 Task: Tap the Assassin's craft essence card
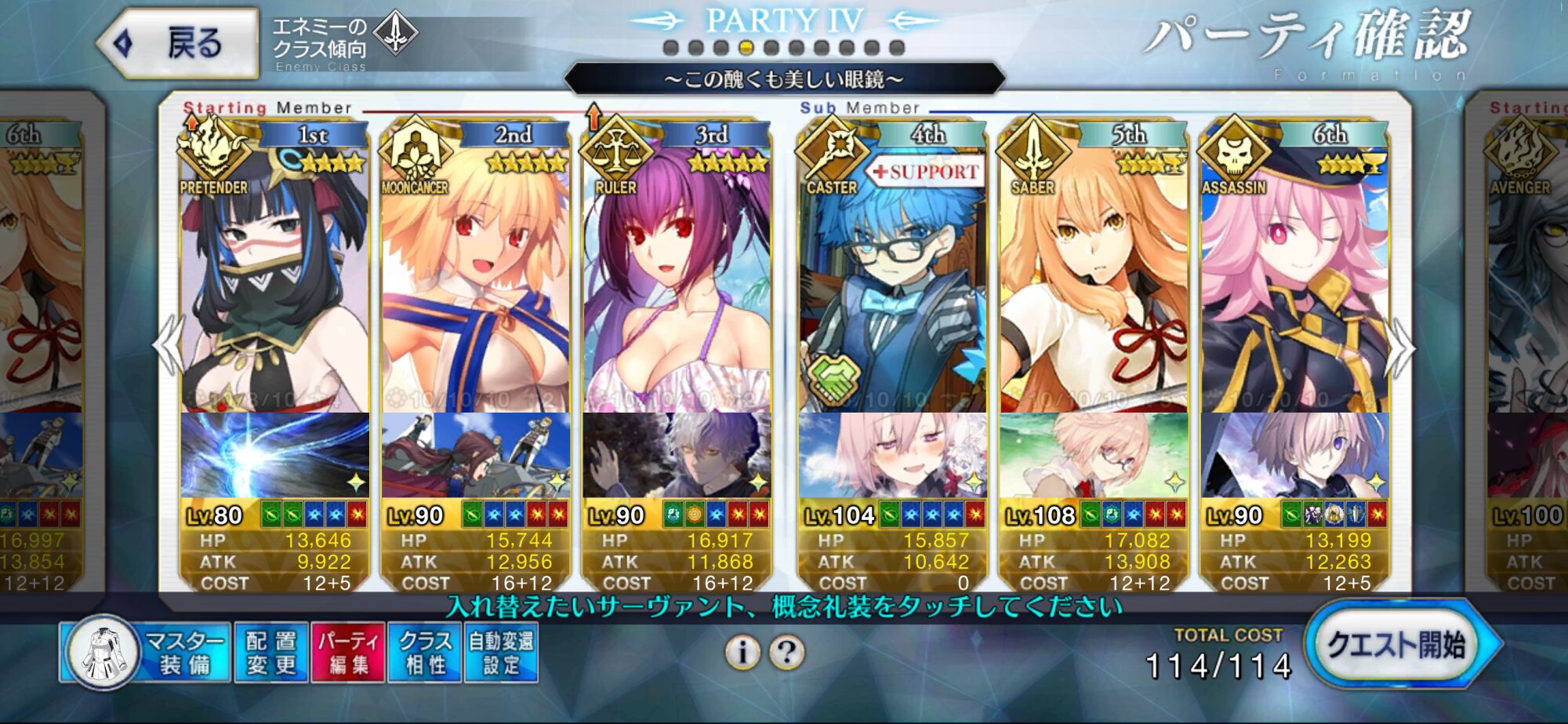click(x=1294, y=455)
